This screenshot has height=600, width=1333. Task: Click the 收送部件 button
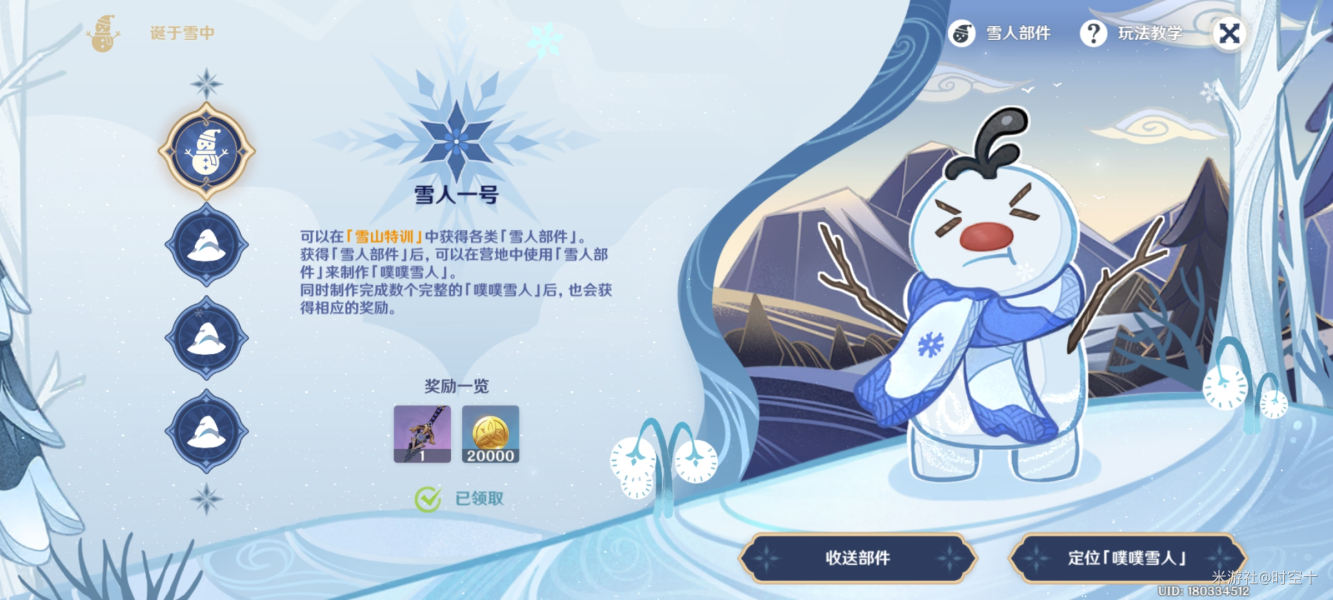point(857,558)
